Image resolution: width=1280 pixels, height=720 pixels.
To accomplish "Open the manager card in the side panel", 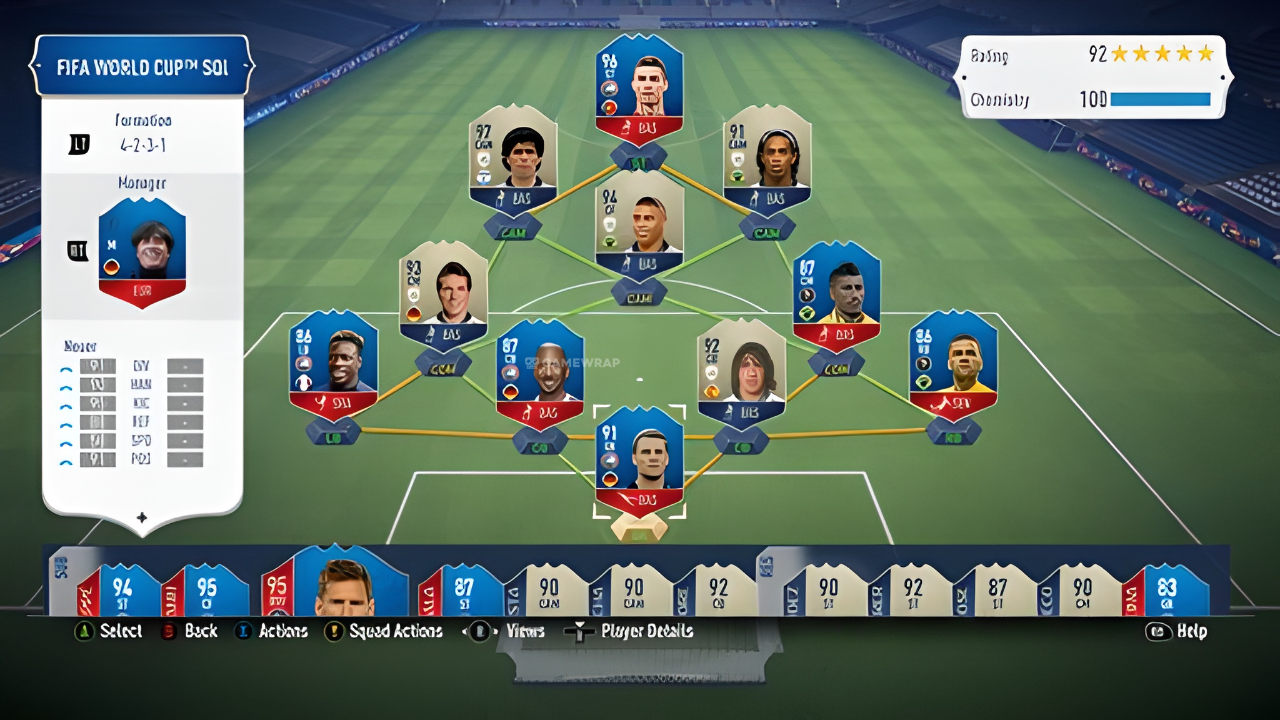I will (142, 252).
